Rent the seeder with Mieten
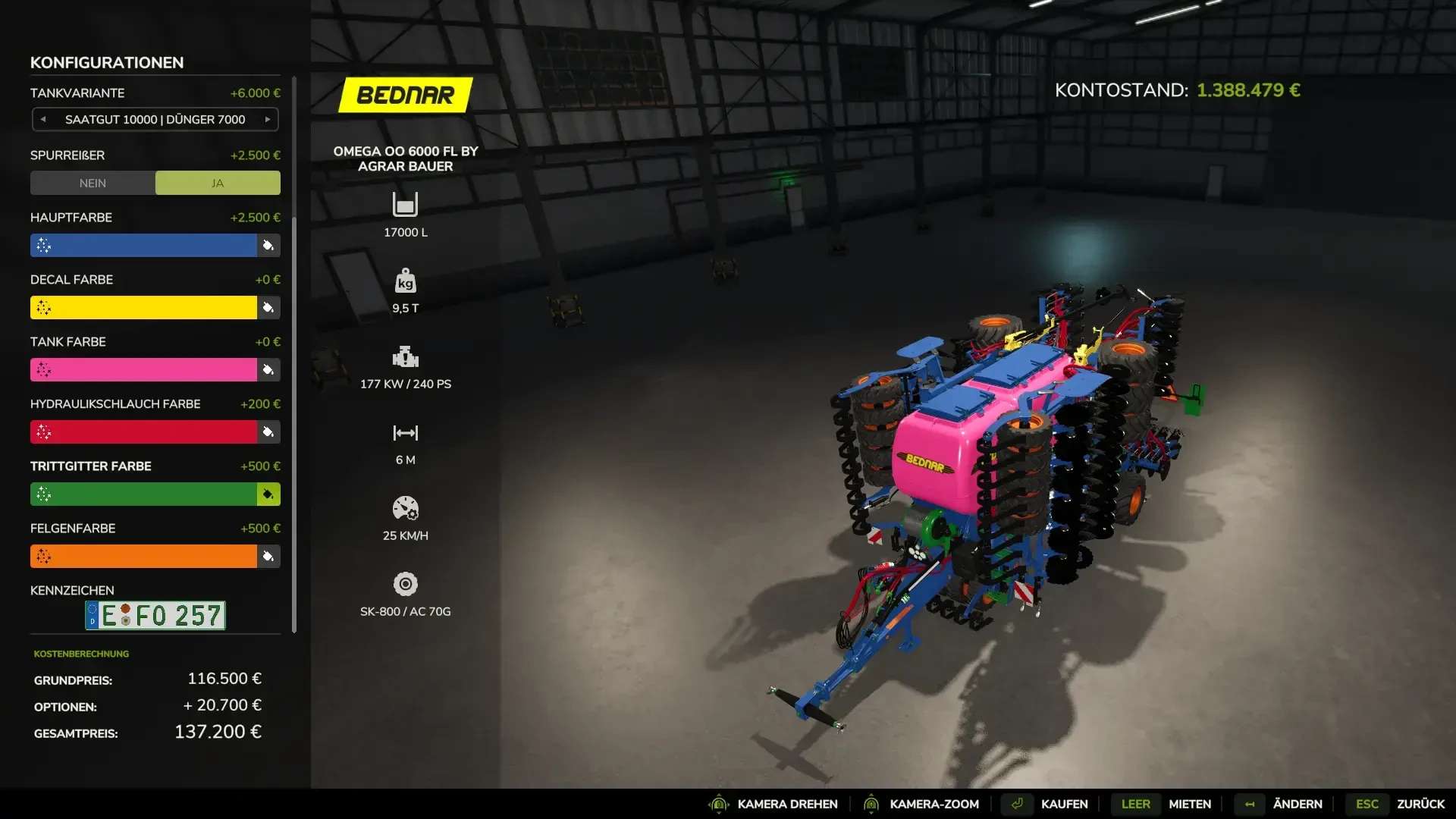Image resolution: width=1456 pixels, height=819 pixels. coord(1189,804)
